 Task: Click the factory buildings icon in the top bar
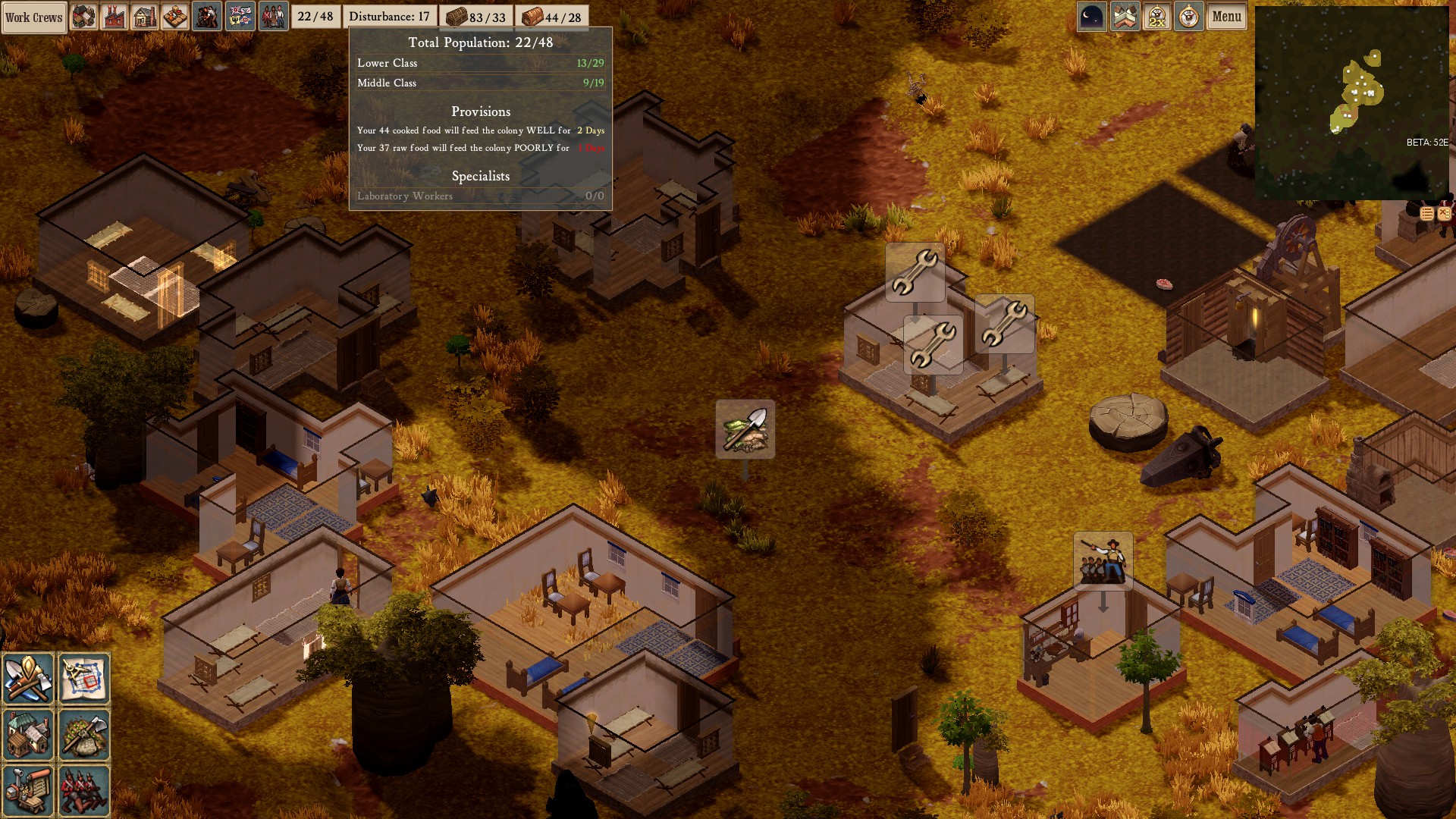tap(115, 17)
